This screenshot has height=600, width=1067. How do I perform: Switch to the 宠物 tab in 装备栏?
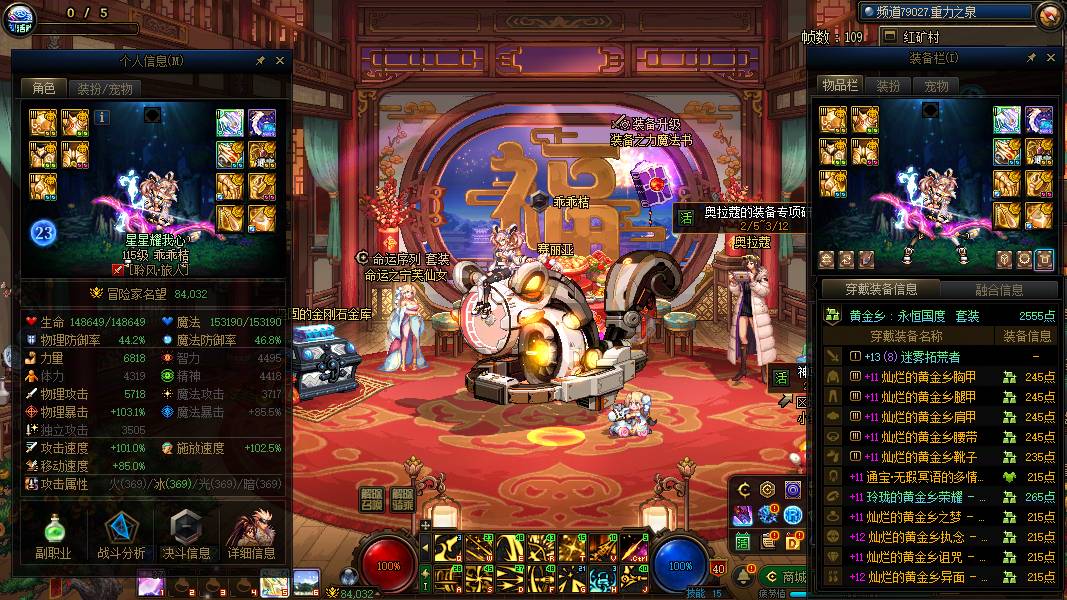pos(936,86)
